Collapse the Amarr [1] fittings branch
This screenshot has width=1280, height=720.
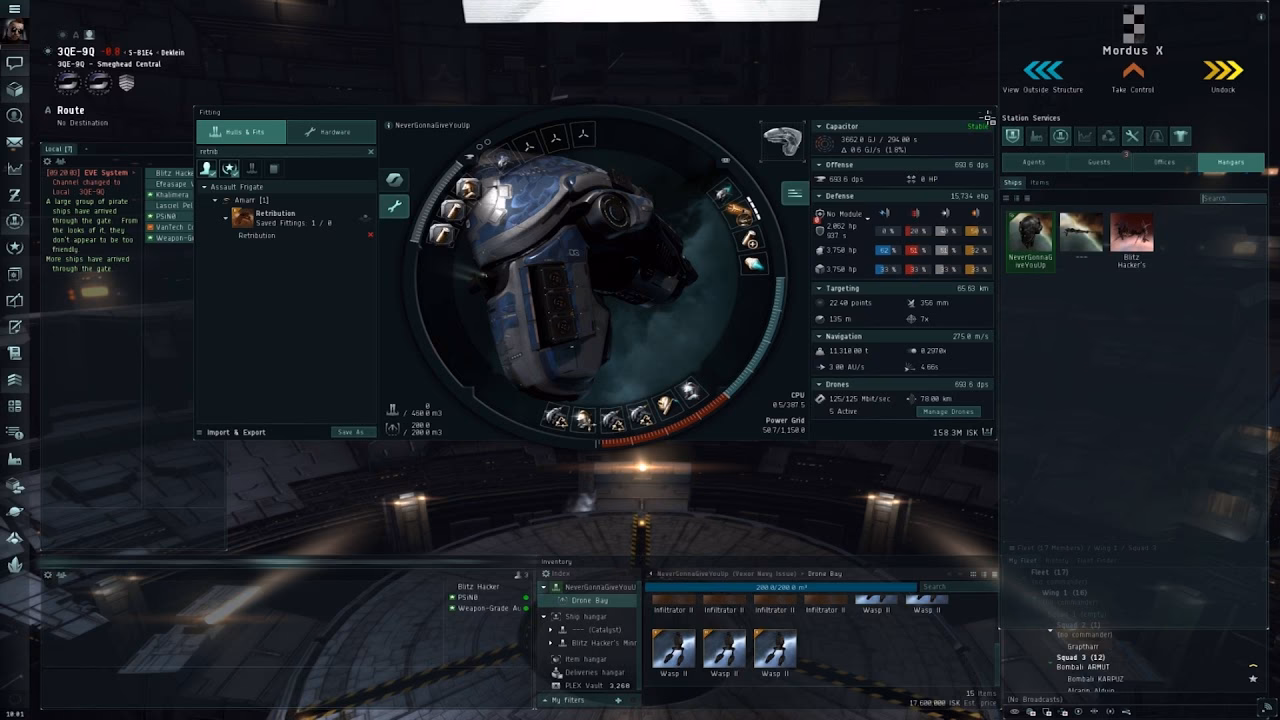coord(214,200)
